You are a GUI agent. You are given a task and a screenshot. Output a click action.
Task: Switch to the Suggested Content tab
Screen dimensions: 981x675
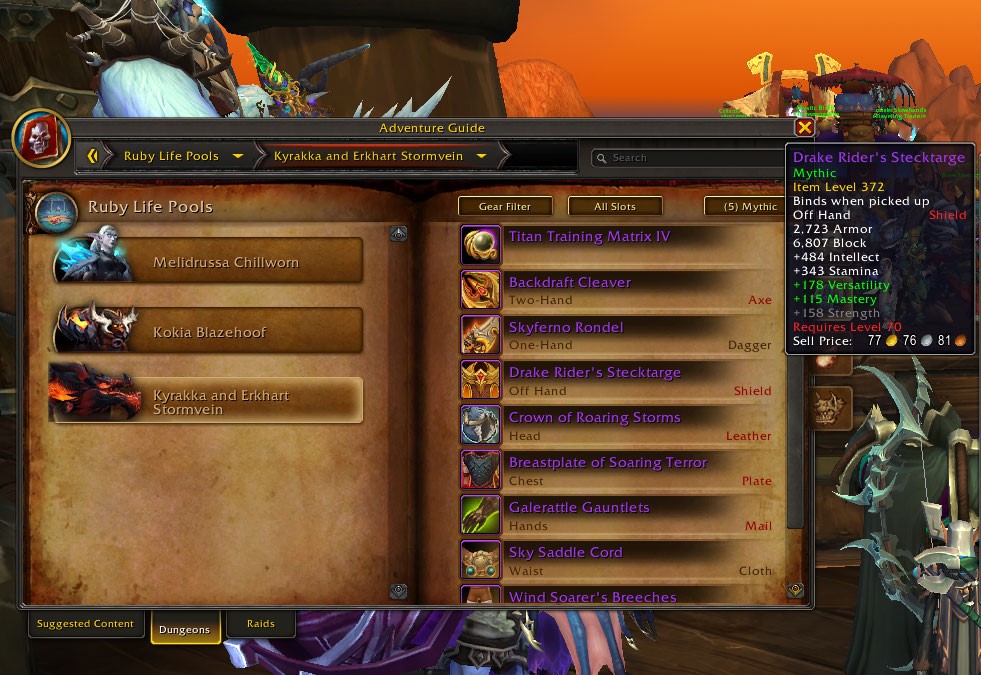point(85,624)
